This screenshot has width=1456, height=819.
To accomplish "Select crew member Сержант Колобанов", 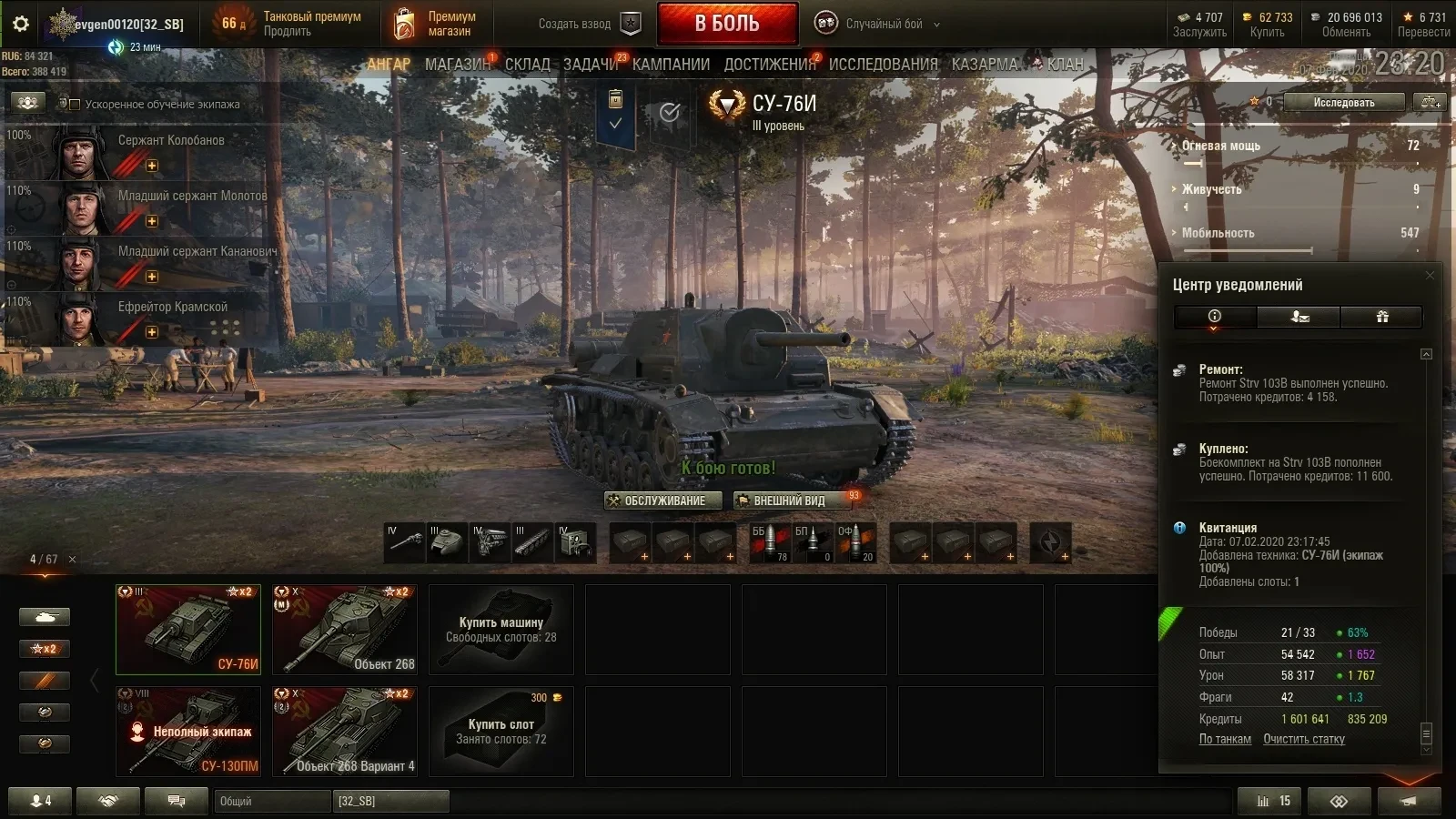I will pos(136,152).
